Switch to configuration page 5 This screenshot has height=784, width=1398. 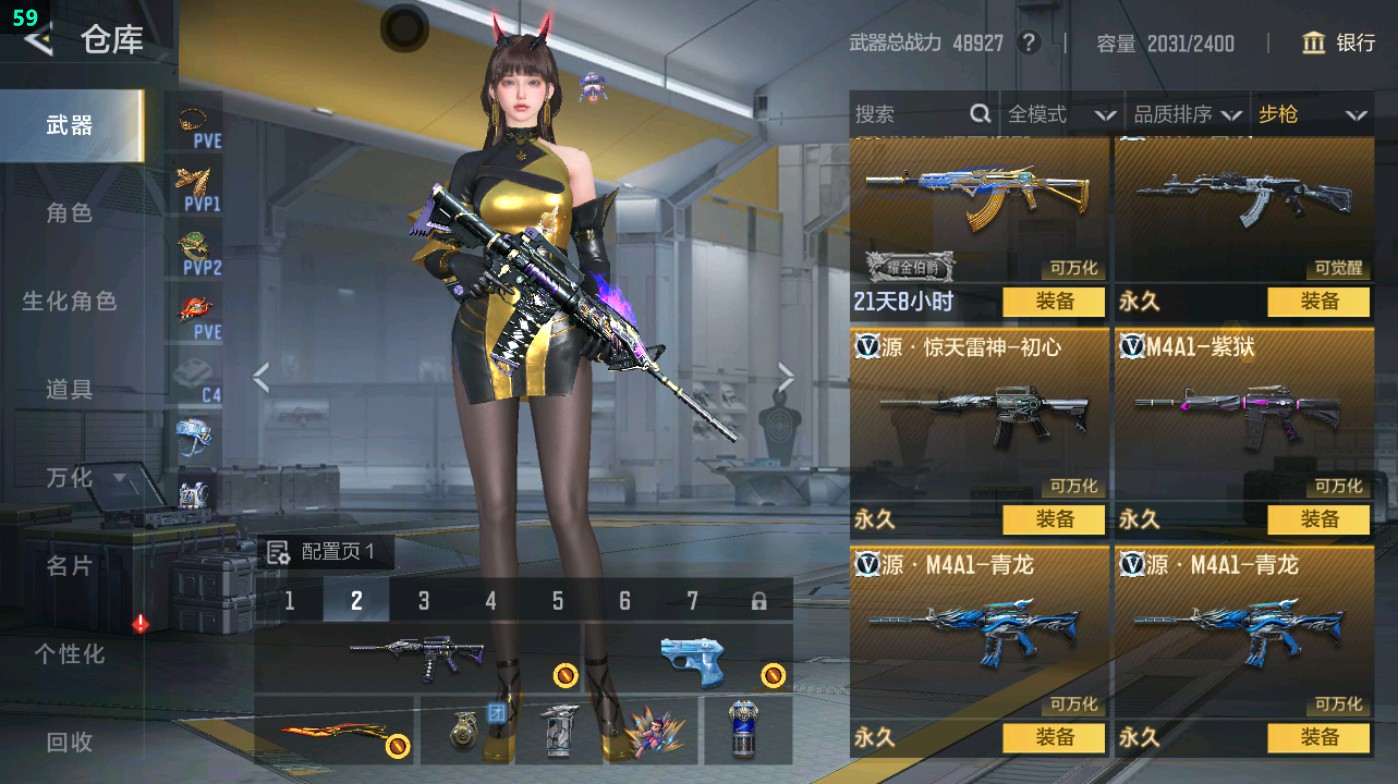coord(558,600)
